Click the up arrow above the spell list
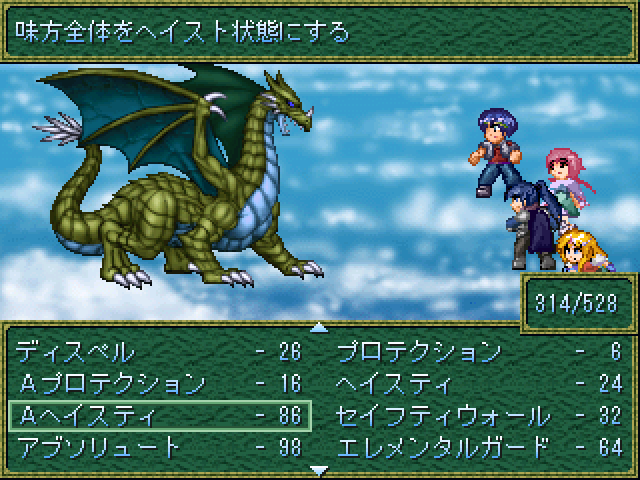Screen dimensions: 640x480 319,326
